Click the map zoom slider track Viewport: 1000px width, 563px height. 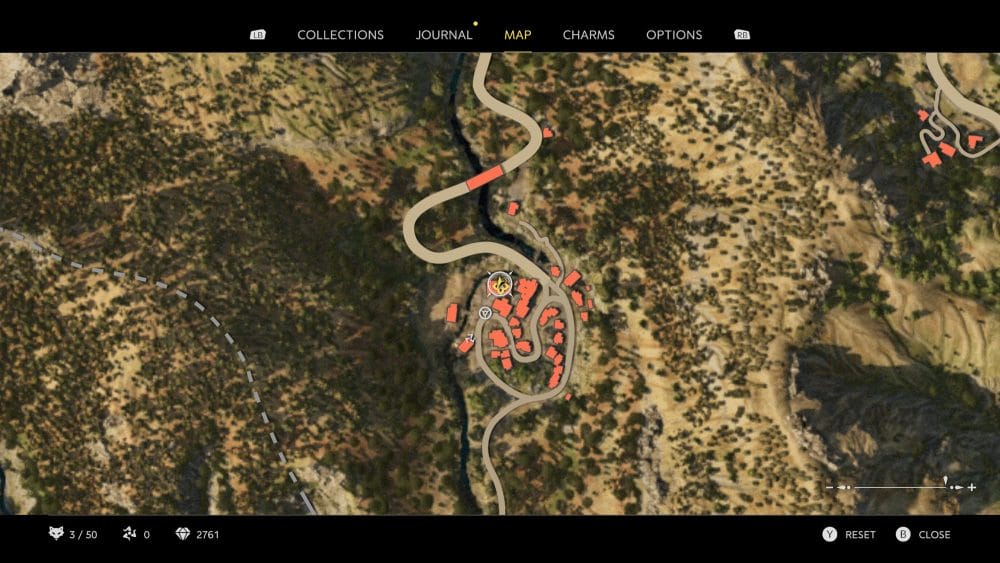click(900, 487)
